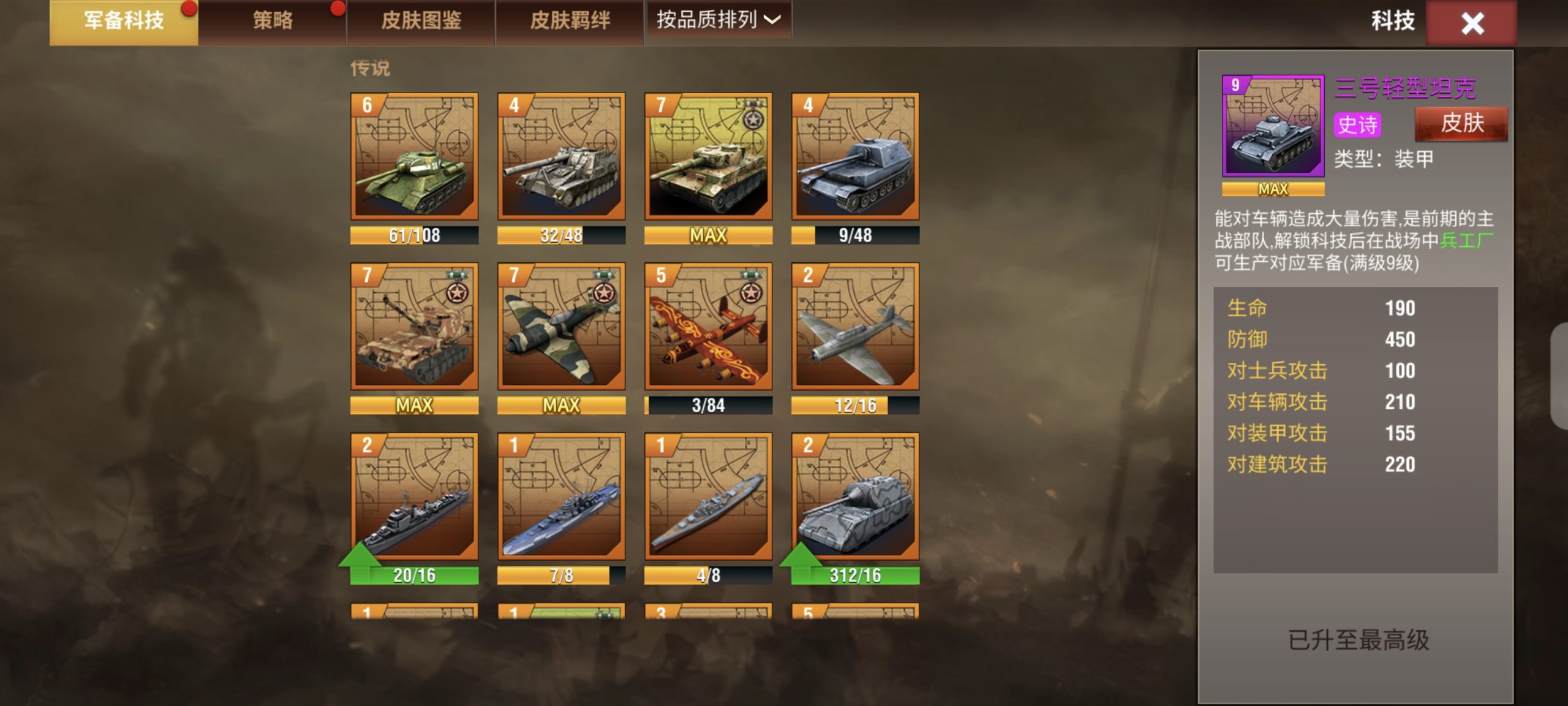Screen dimensions: 1568x706
Task: Switch to the 军备科技 tab
Action: pyautogui.click(x=124, y=21)
